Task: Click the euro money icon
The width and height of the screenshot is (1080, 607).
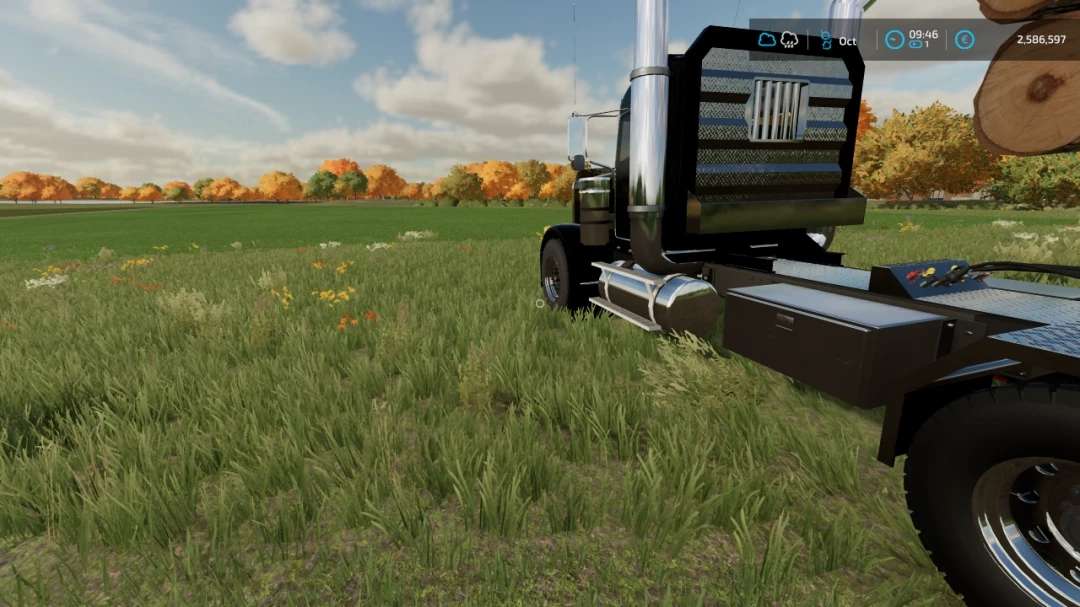Action: point(964,40)
